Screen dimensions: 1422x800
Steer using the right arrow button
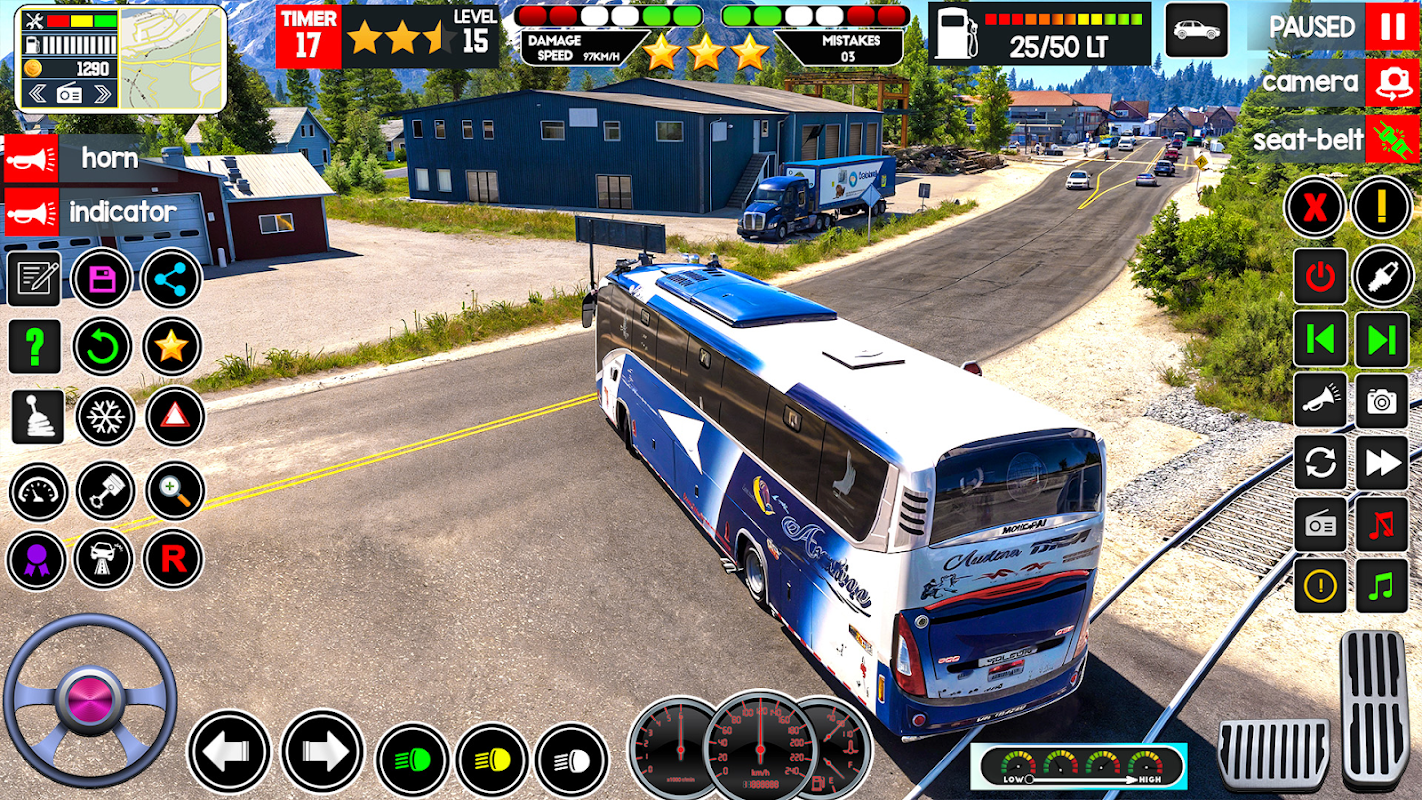point(321,751)
